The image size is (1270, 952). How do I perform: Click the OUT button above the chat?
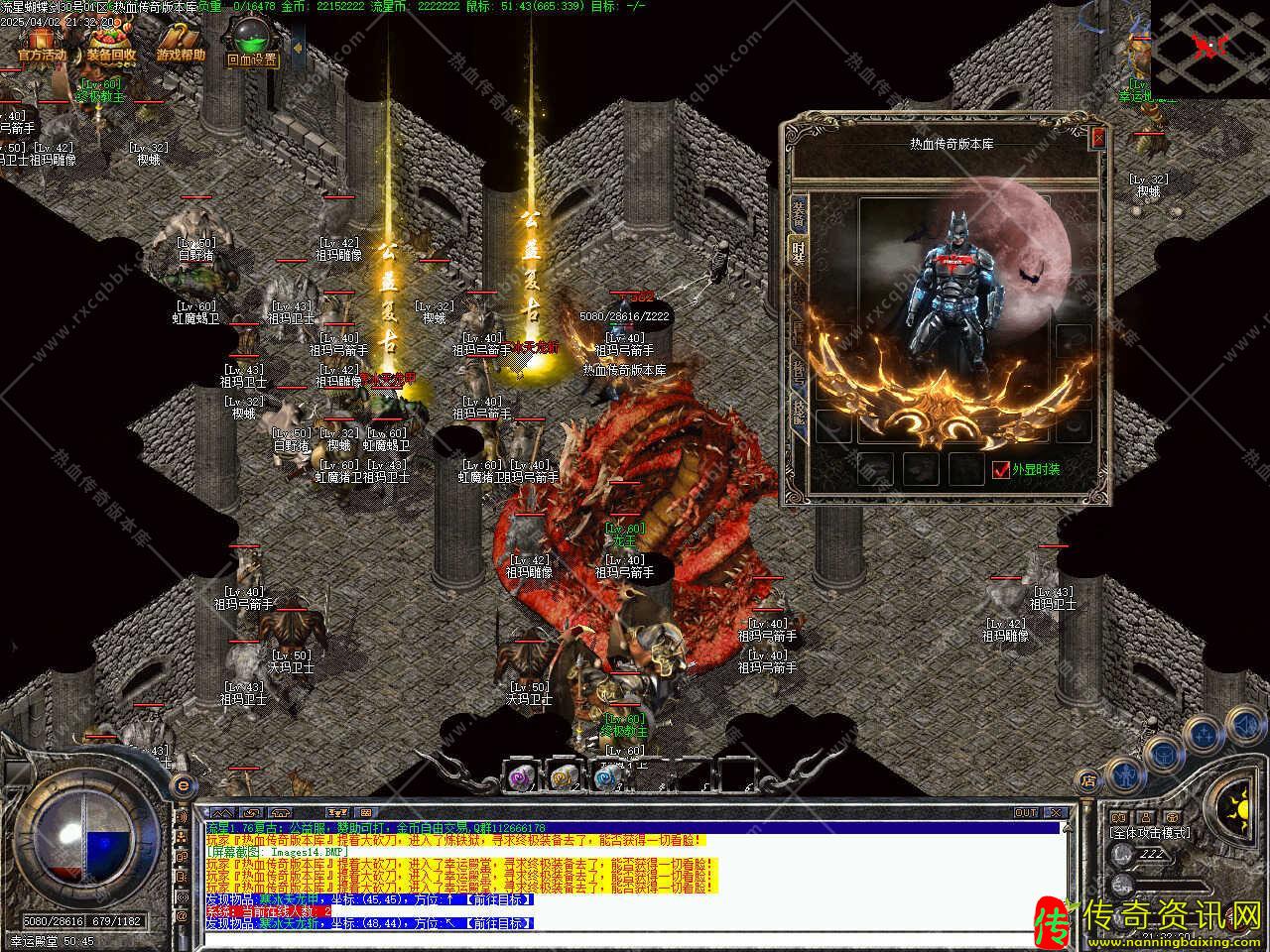coord(1026,813)
